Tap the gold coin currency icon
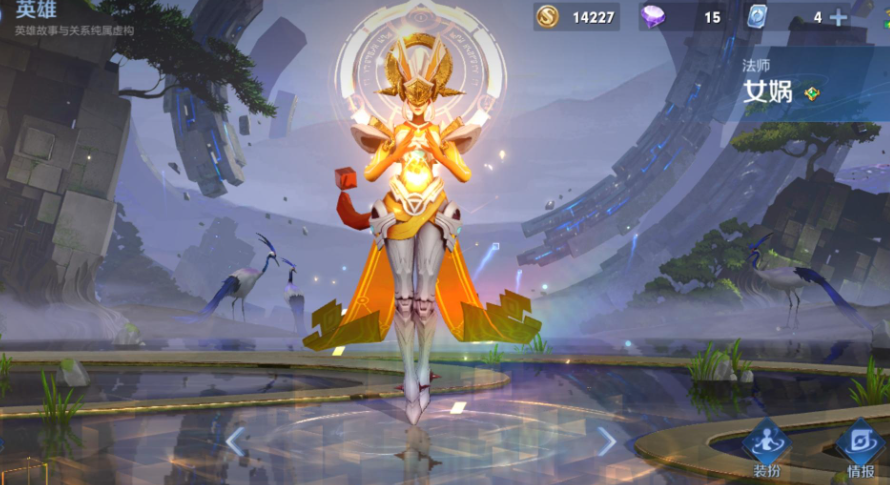 coord(547,17)
